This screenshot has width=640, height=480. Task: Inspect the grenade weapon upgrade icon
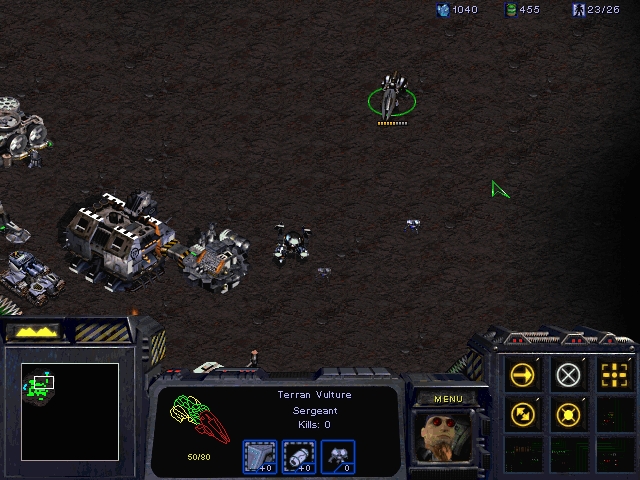pos(298,456)
